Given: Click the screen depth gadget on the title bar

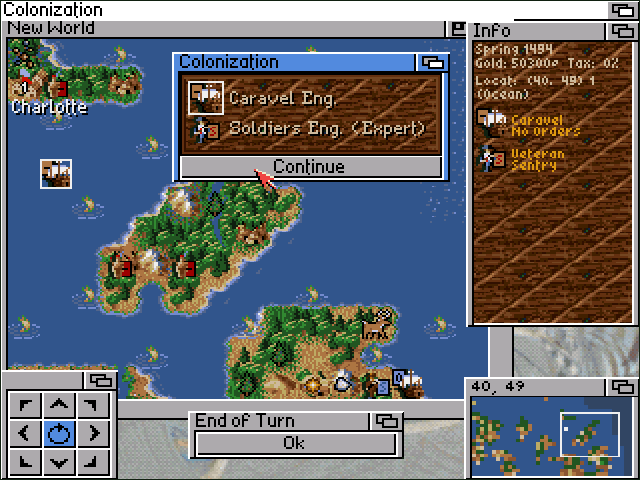Looking at the screenshot, I should click(x=622, y=10).
